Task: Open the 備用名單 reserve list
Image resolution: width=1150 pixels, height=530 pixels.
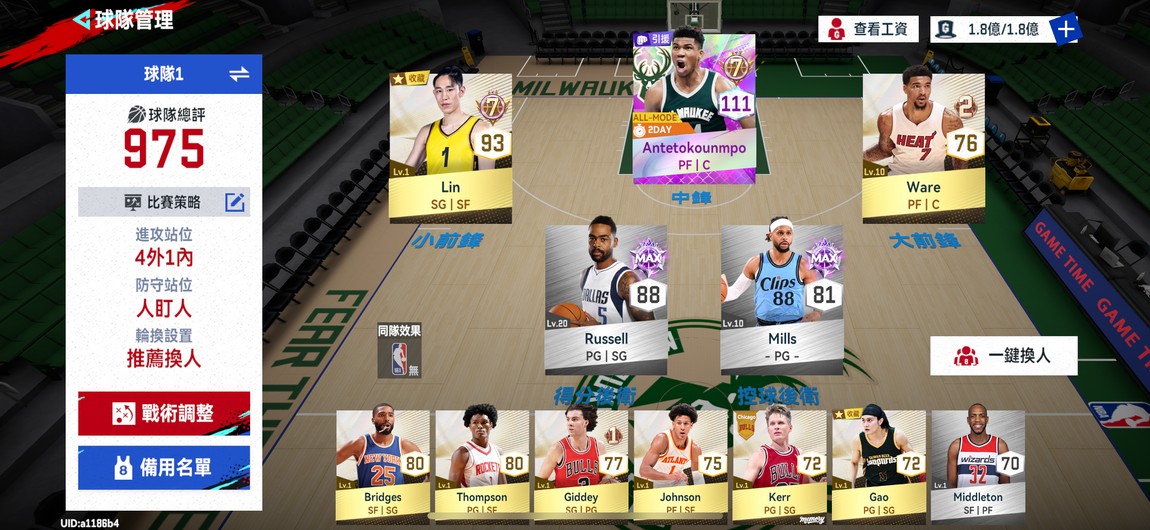Action: coord(164,467)
